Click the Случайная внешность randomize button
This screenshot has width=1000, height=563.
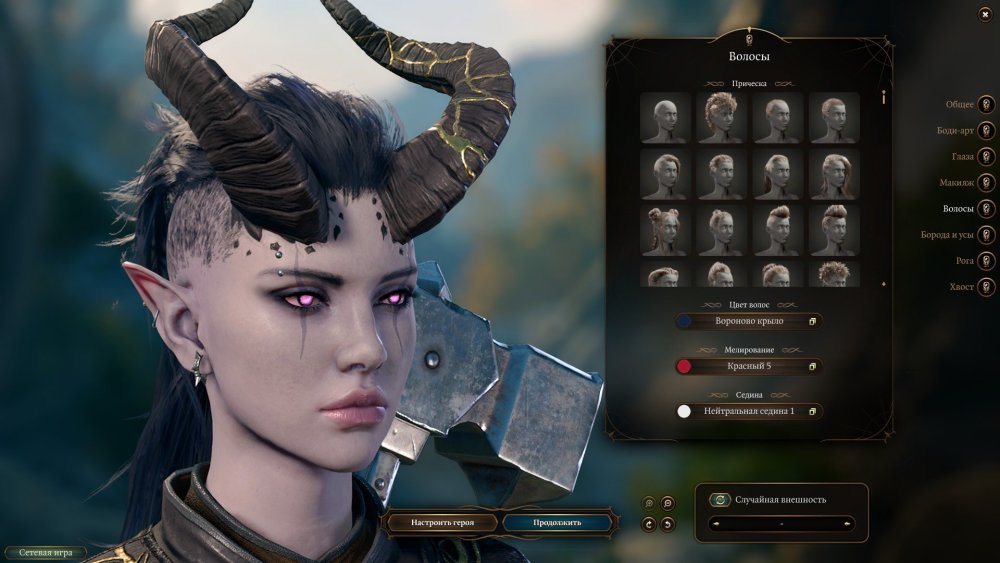pos(719,500)
